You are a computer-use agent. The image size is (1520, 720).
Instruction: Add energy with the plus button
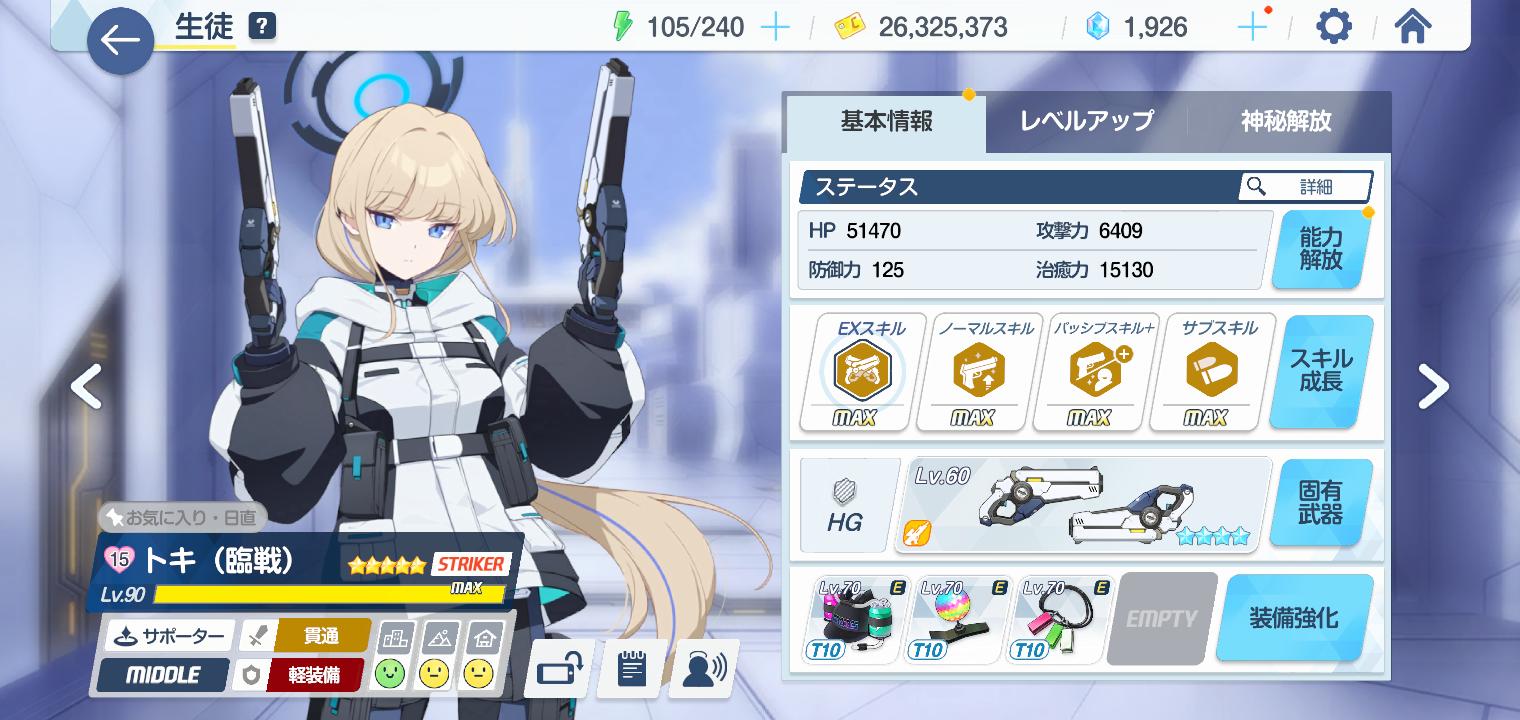click(775, 27)
